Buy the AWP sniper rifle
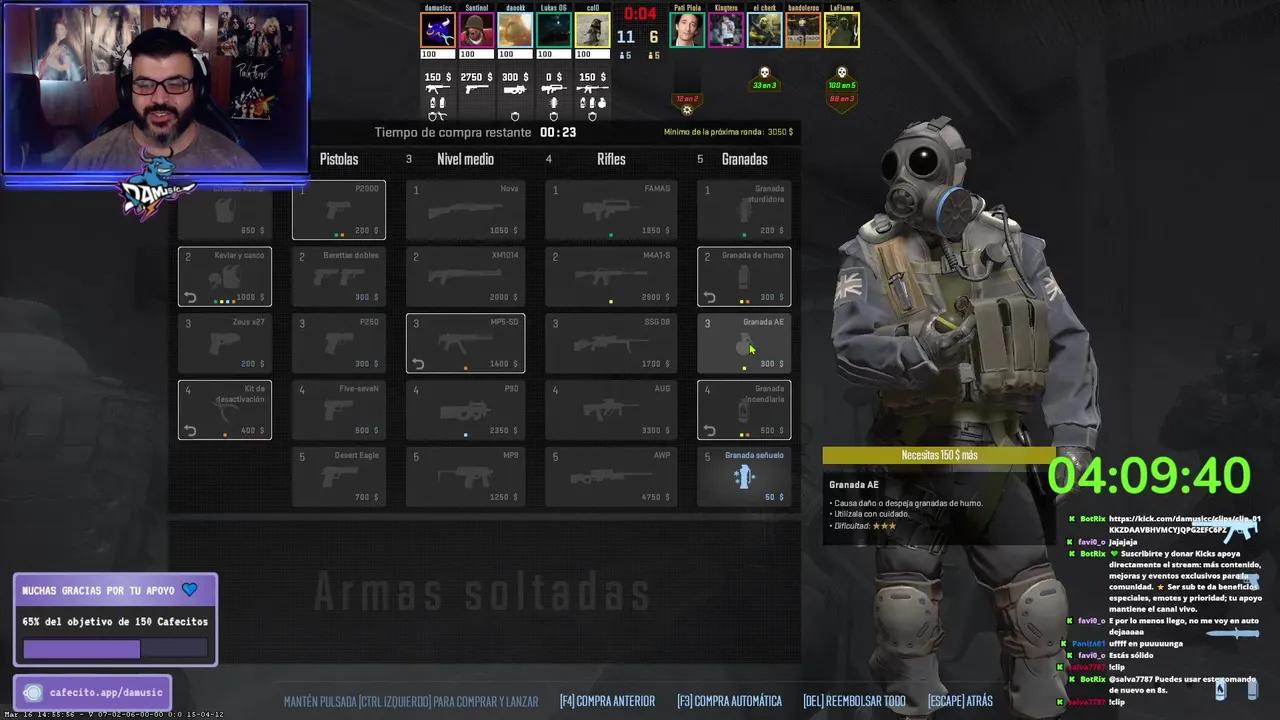 coord(610,476)
